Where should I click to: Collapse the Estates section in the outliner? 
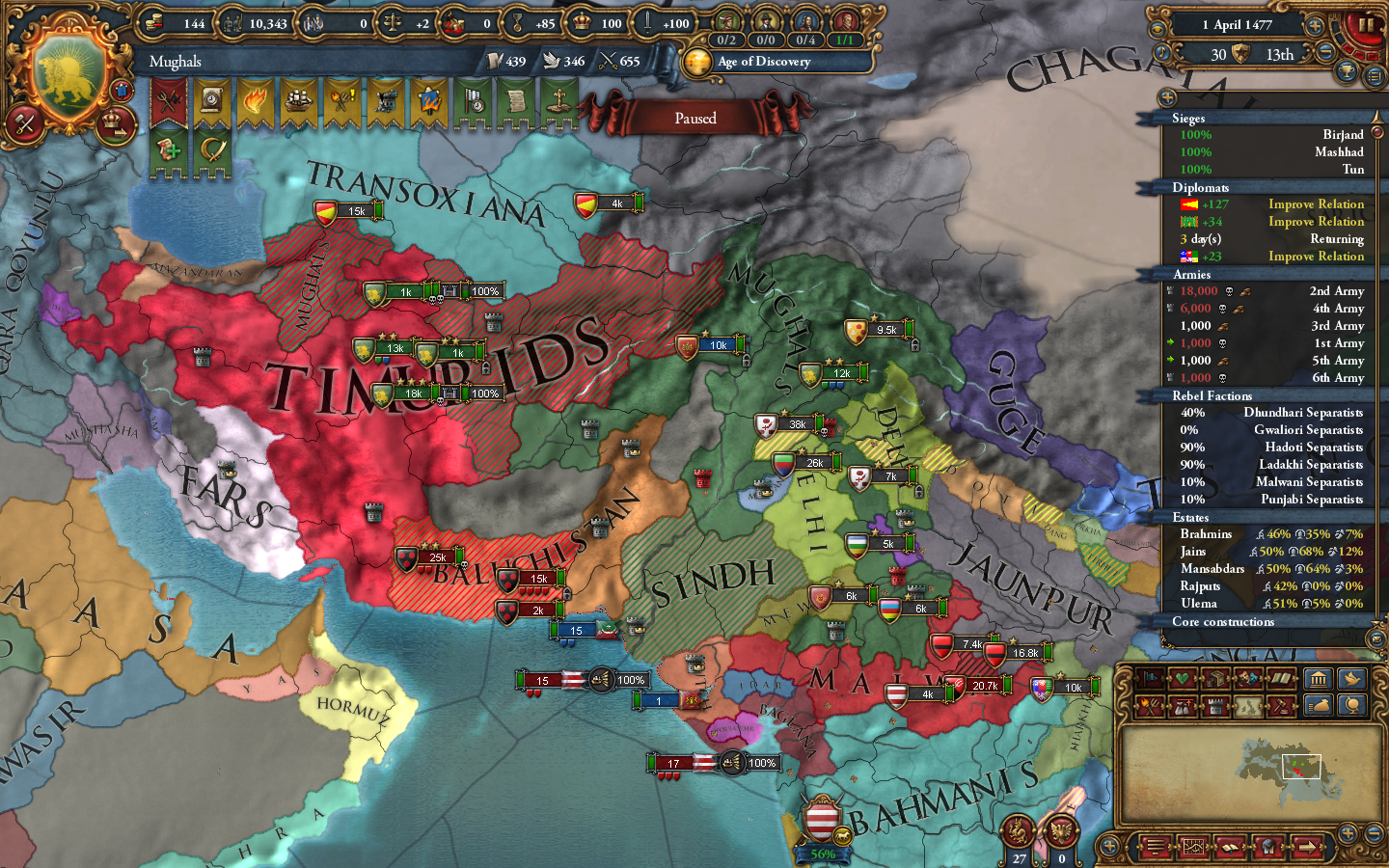coord(1192,517)
